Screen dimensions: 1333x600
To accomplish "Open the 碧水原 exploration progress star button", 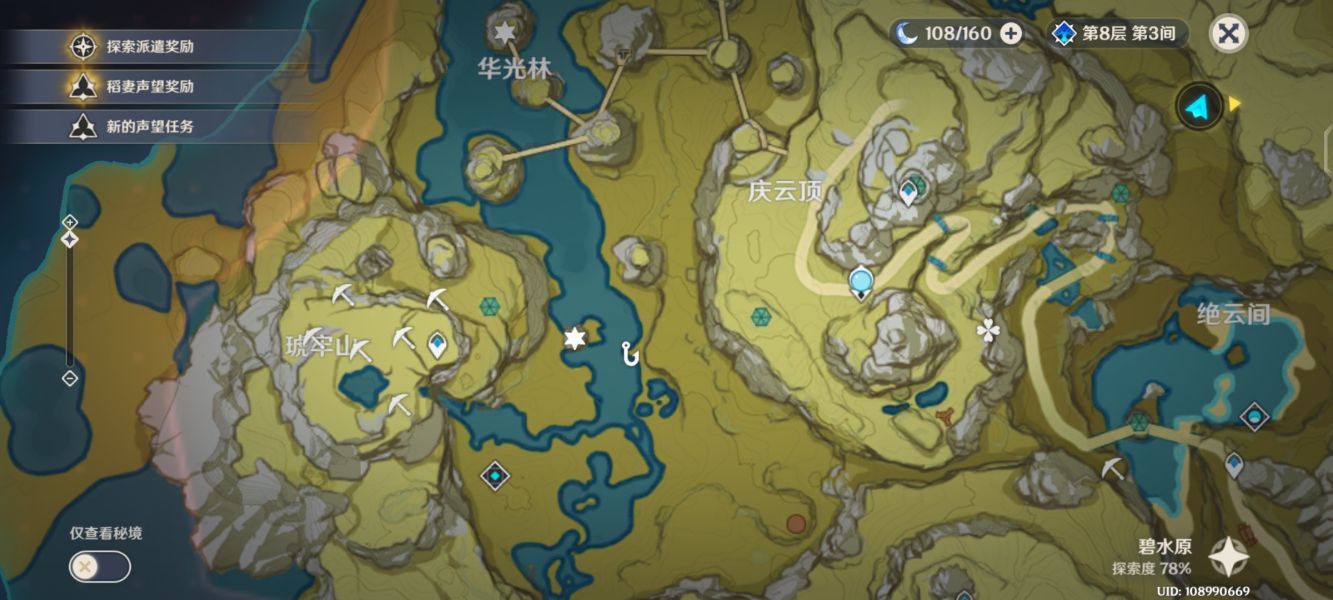I will (1228, 558).
